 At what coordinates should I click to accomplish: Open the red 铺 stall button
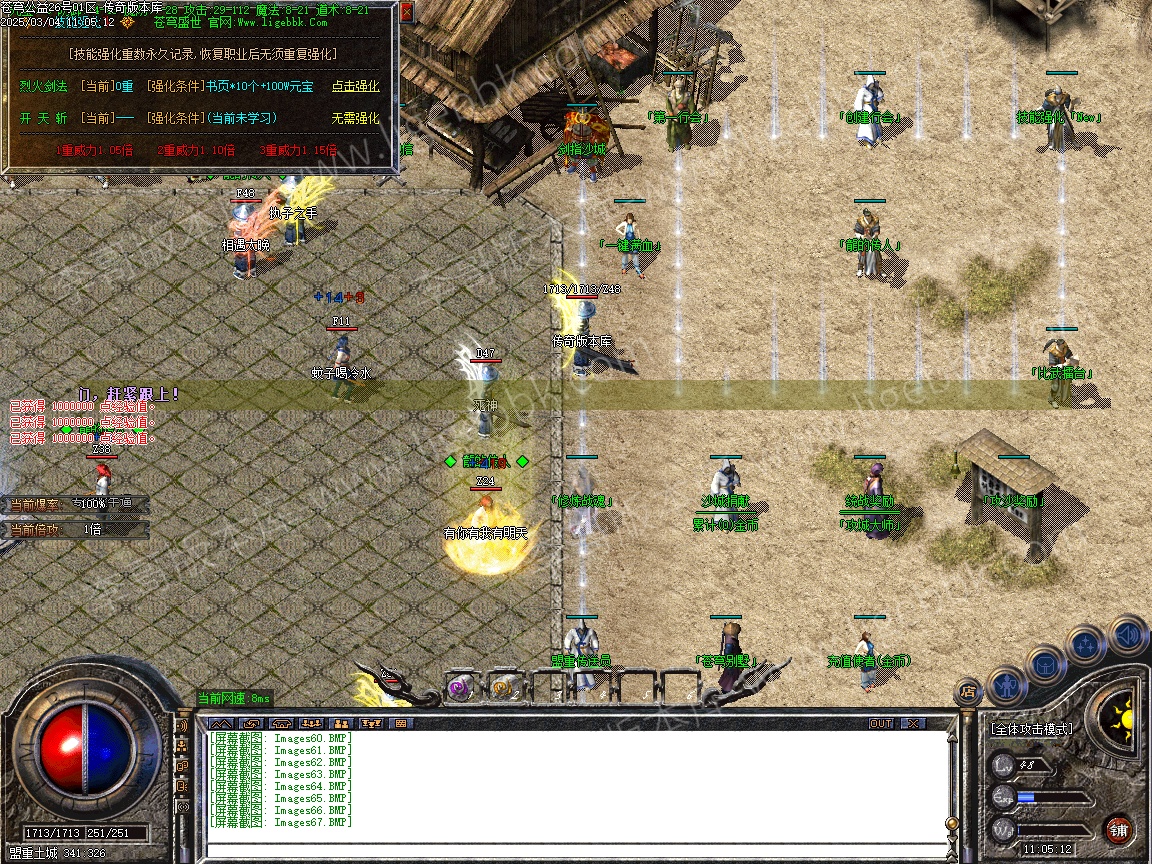[x=1119, y=829]
